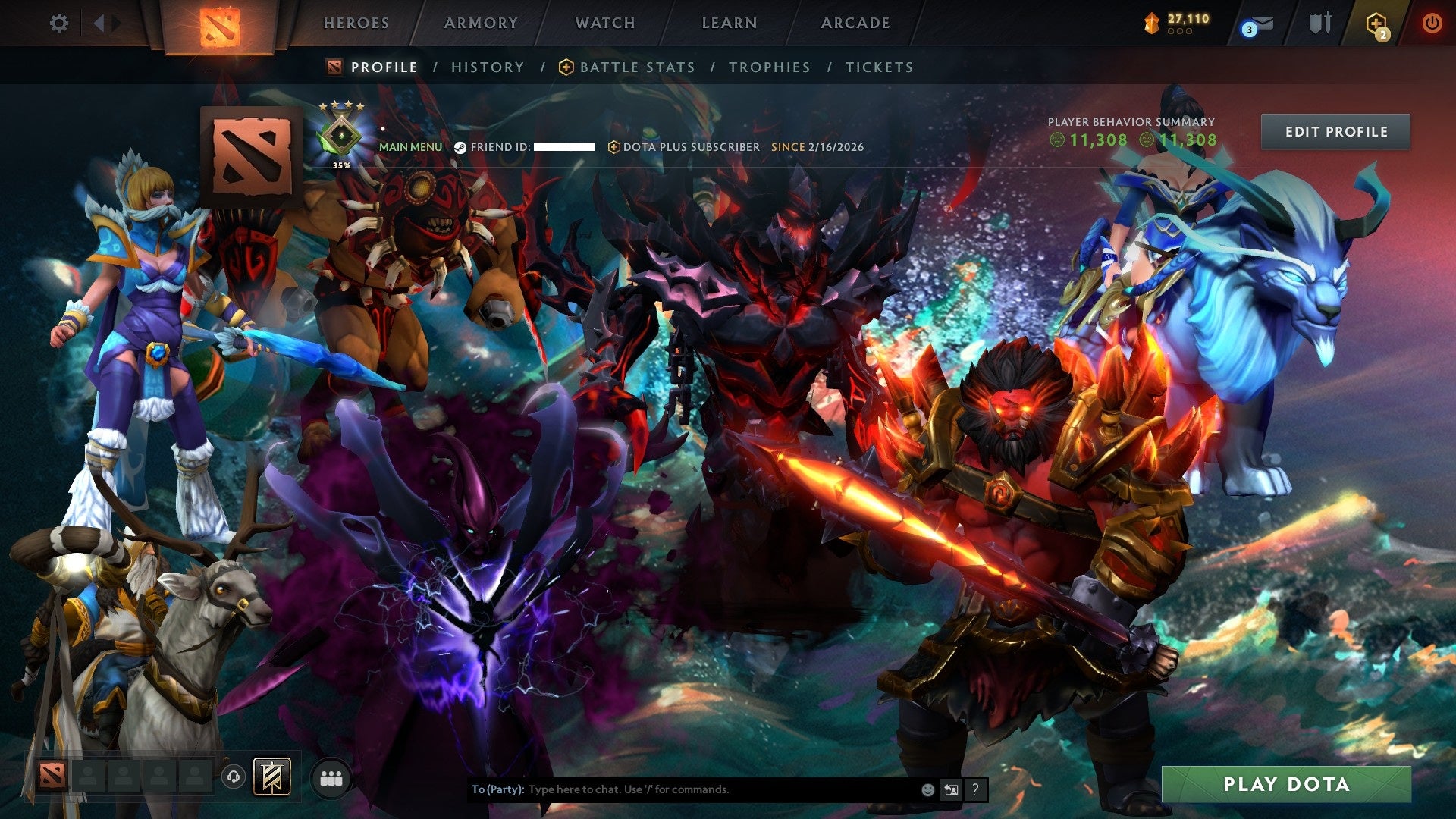This screenshot has width=1456, height=819.
Task: Open the emoticon picker in chat
Action: click(927, 789)
